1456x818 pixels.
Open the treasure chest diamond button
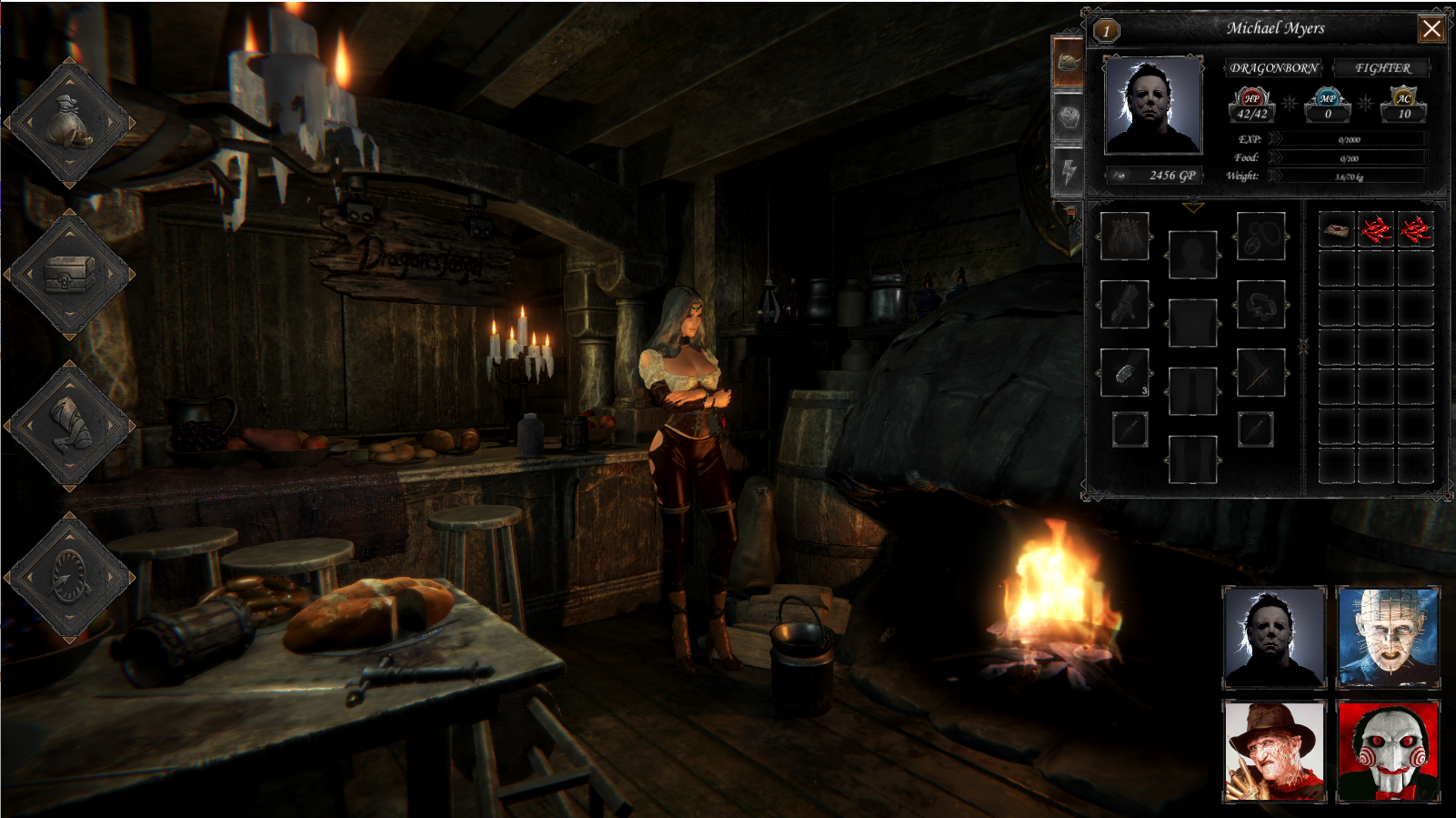click(70, 274)
